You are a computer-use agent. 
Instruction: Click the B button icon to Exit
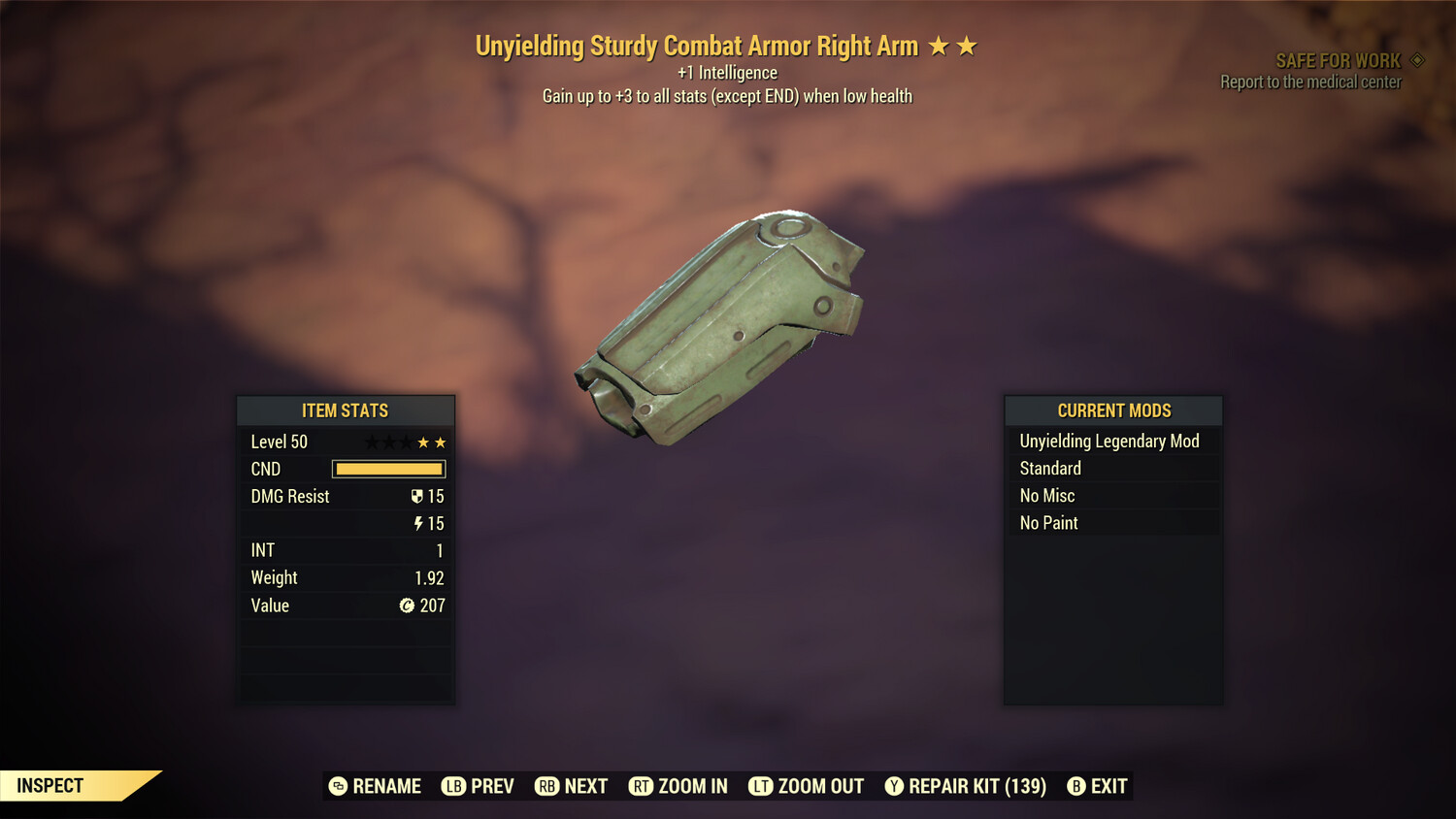coord(1076,786)
